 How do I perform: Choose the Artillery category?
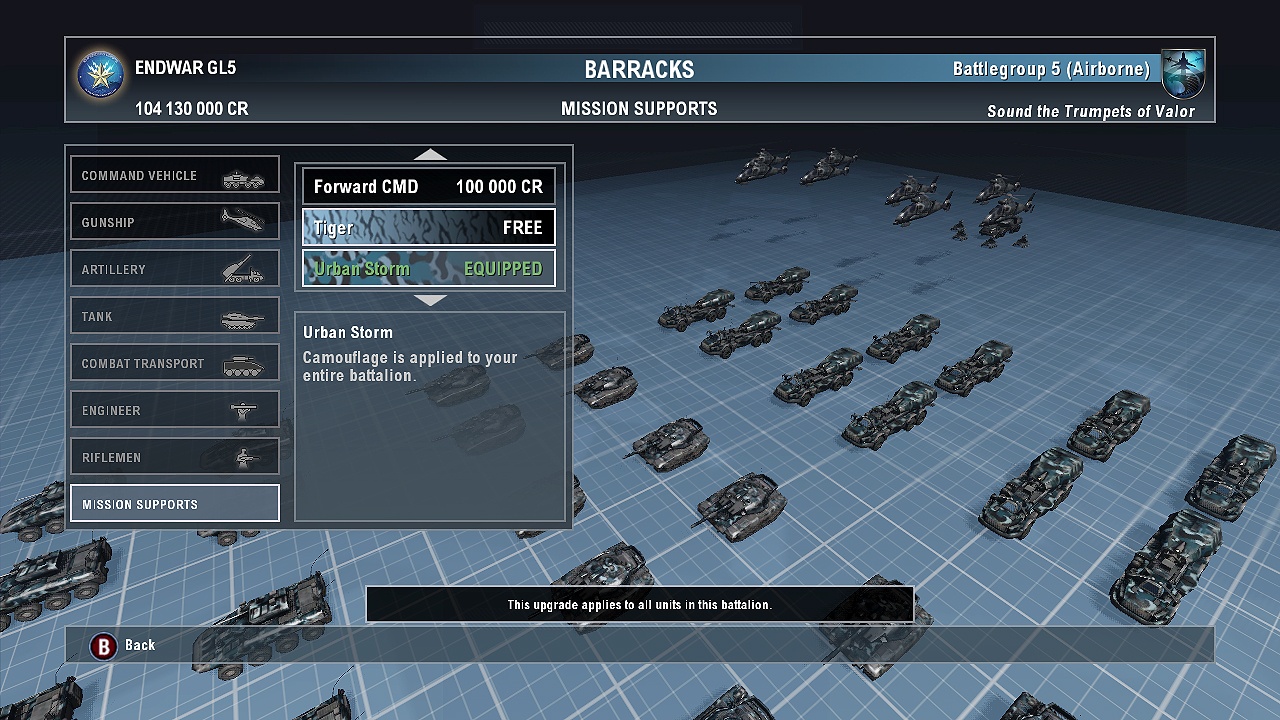pos(175,269)
